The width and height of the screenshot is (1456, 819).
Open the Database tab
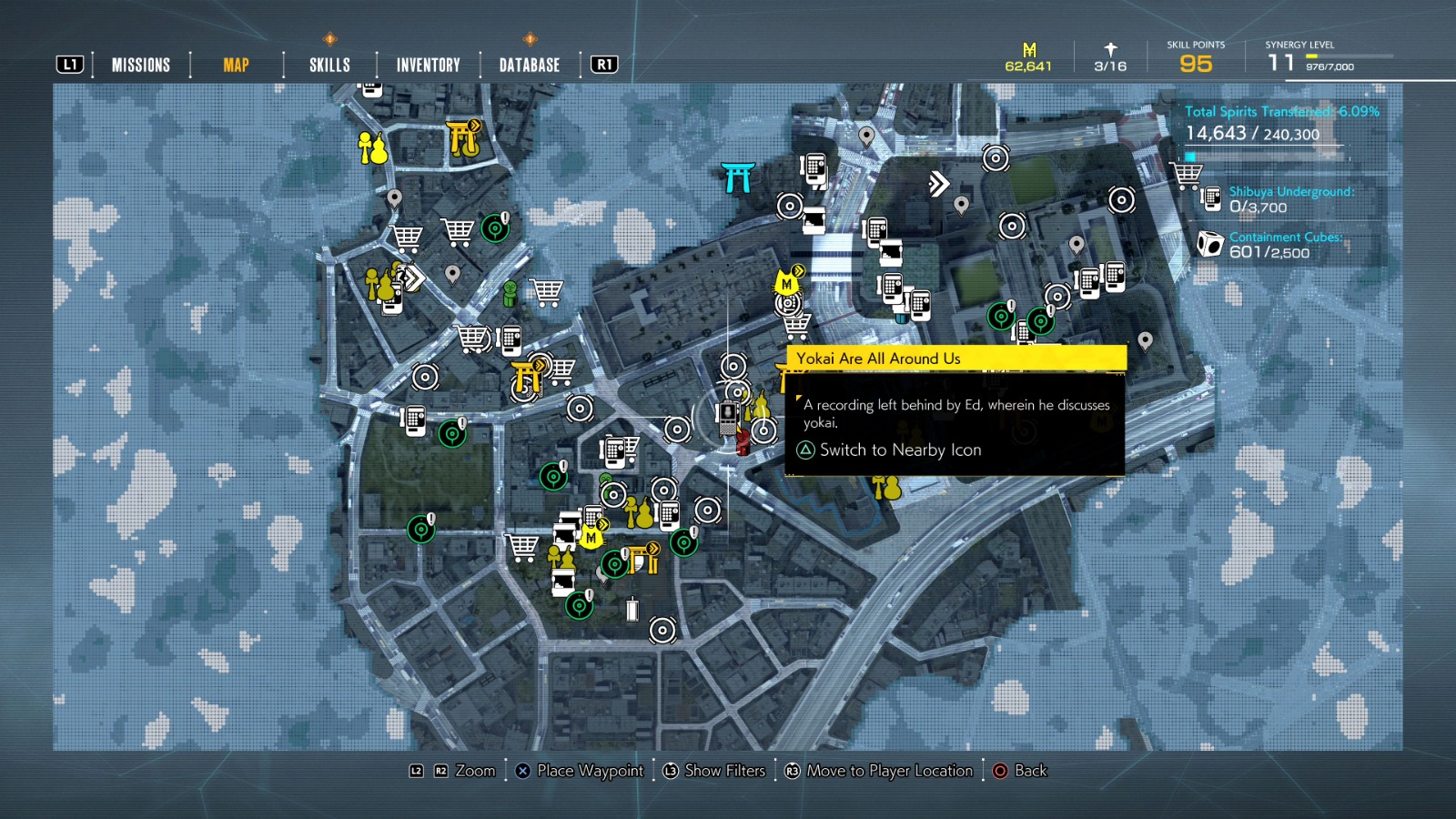coord(528,64)
